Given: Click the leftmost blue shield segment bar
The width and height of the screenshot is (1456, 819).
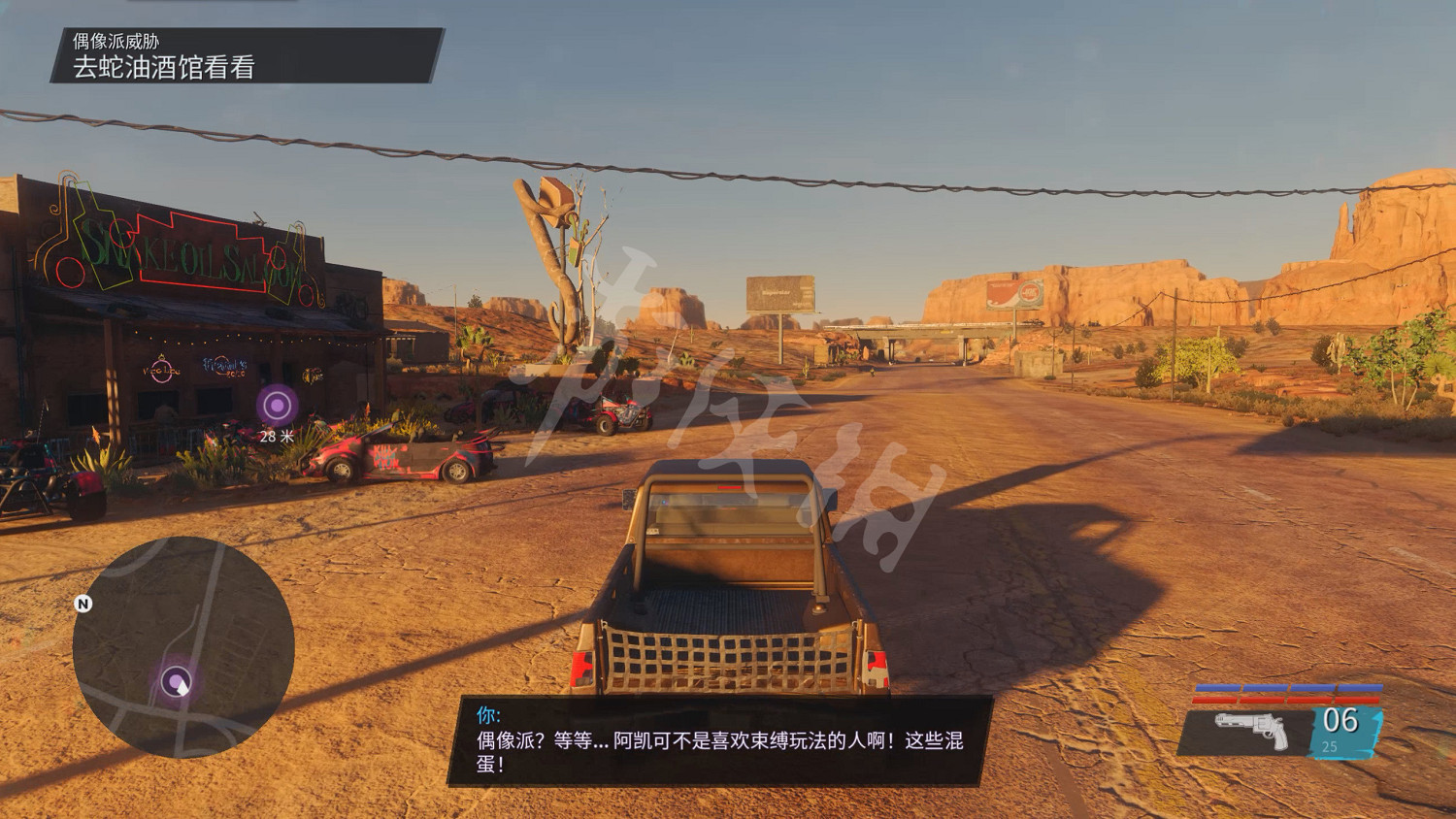Looking at the screenshot, I should (1218, 687).
